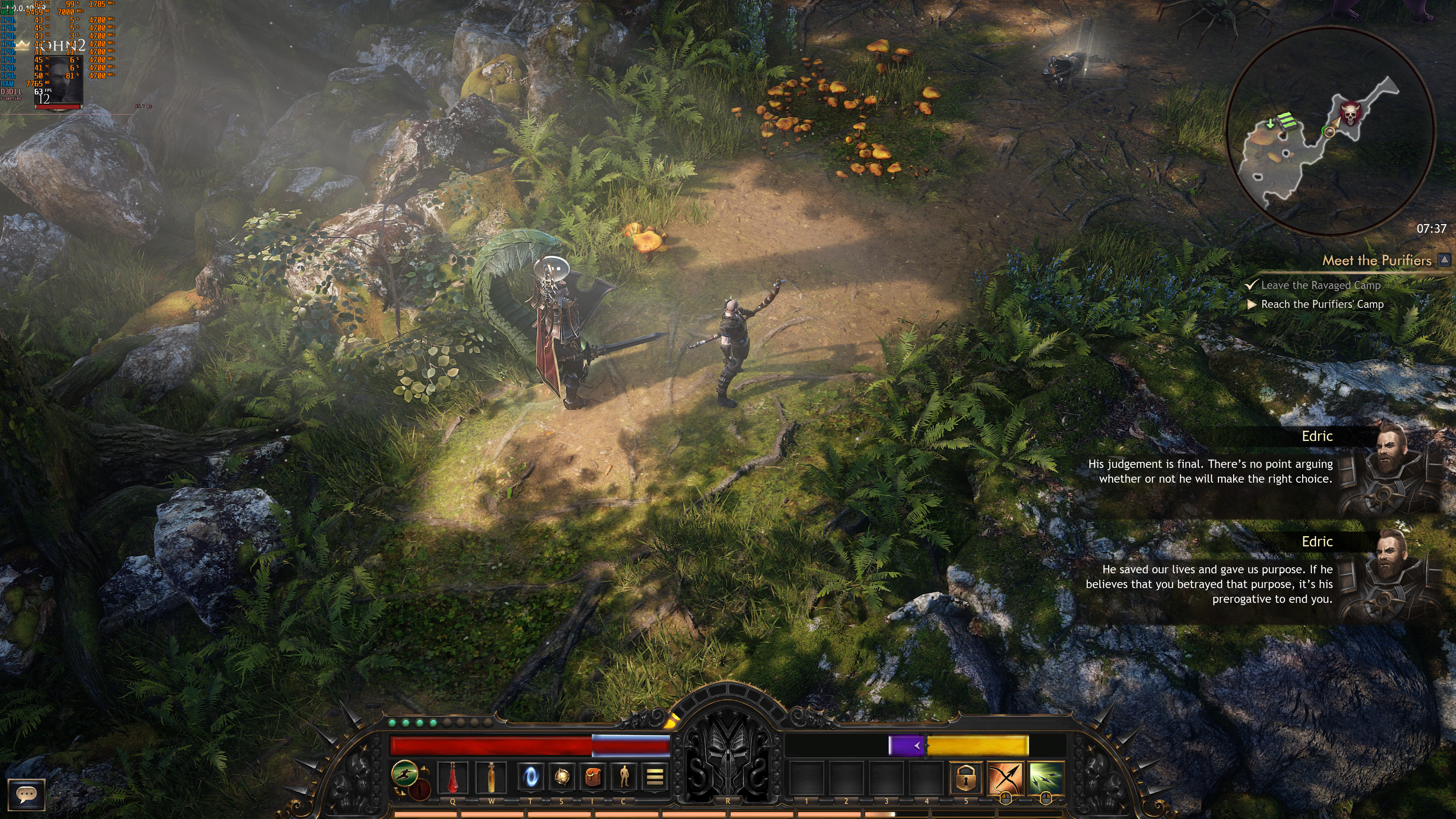Open the three-bar game menu

(x=654, y=777)
